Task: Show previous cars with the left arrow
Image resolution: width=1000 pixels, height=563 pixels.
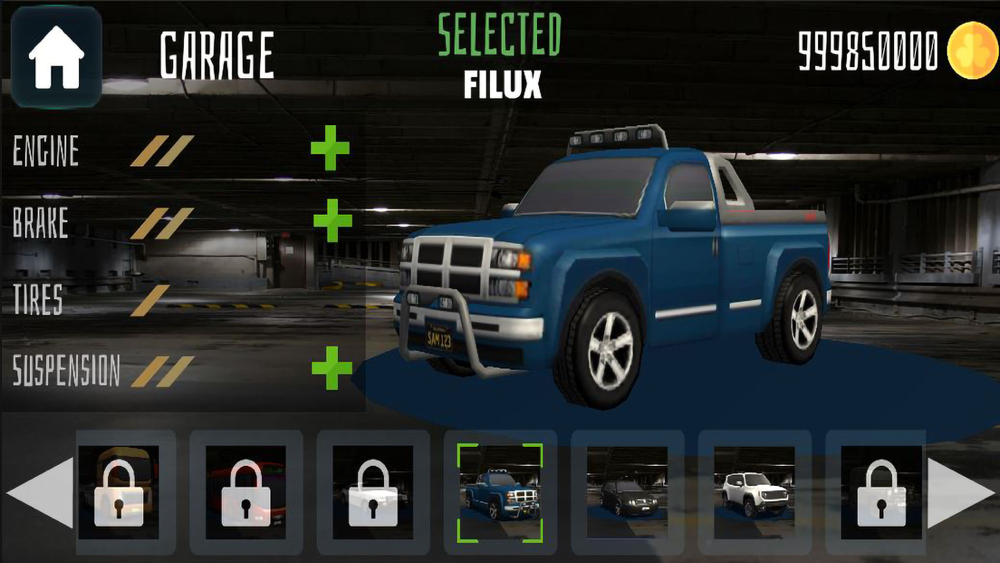Action: [x=40, y=492]
